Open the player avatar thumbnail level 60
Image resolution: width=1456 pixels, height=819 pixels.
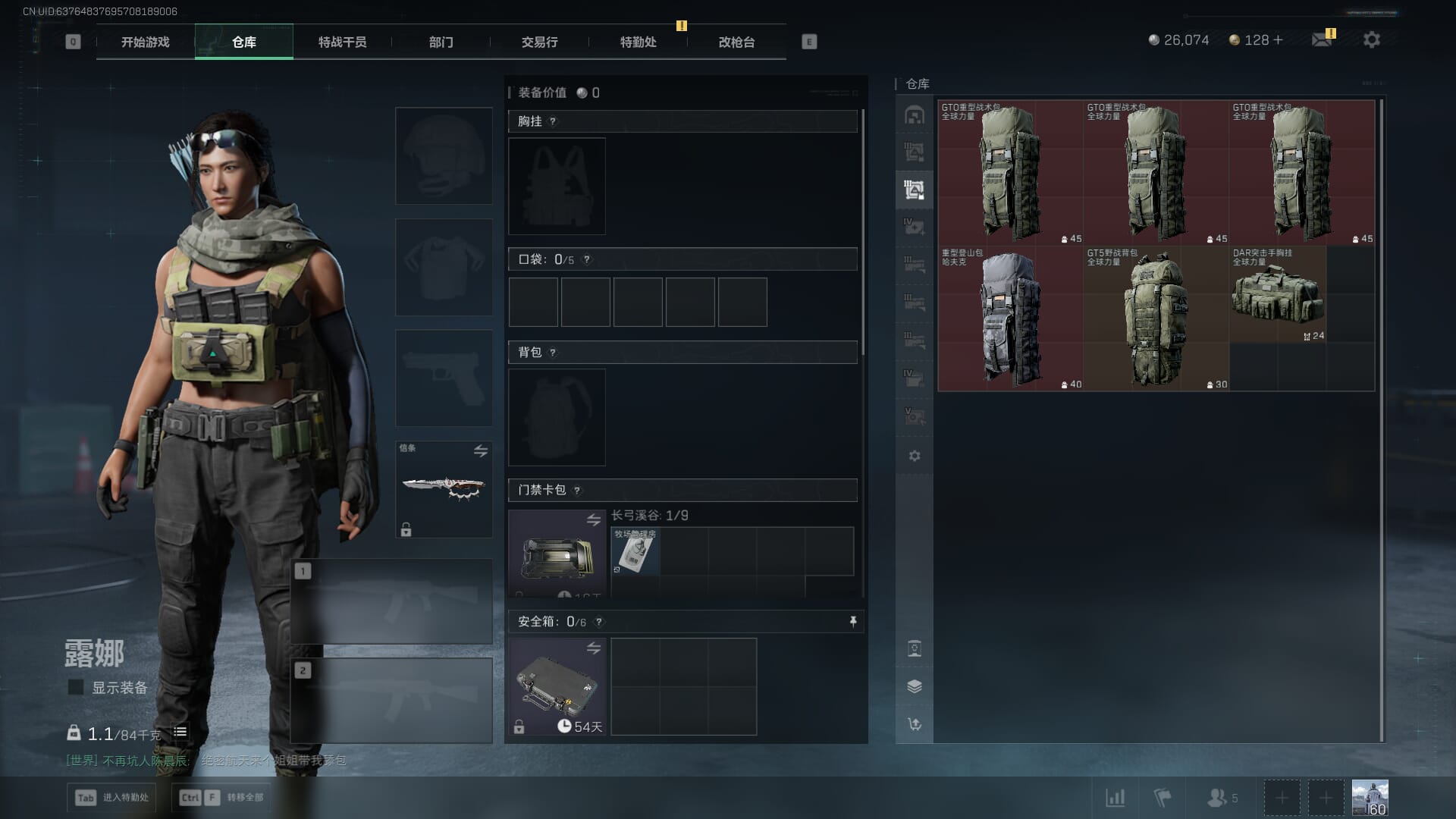[x=1370, y=798]
